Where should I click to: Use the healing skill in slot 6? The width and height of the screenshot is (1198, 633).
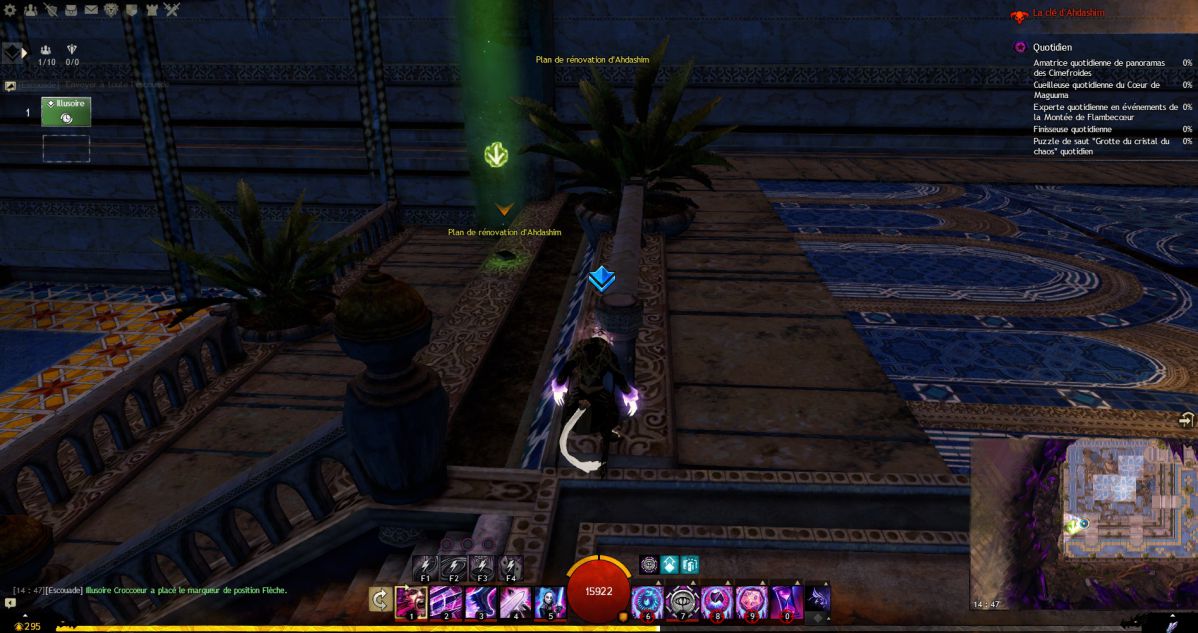(647, 602)
